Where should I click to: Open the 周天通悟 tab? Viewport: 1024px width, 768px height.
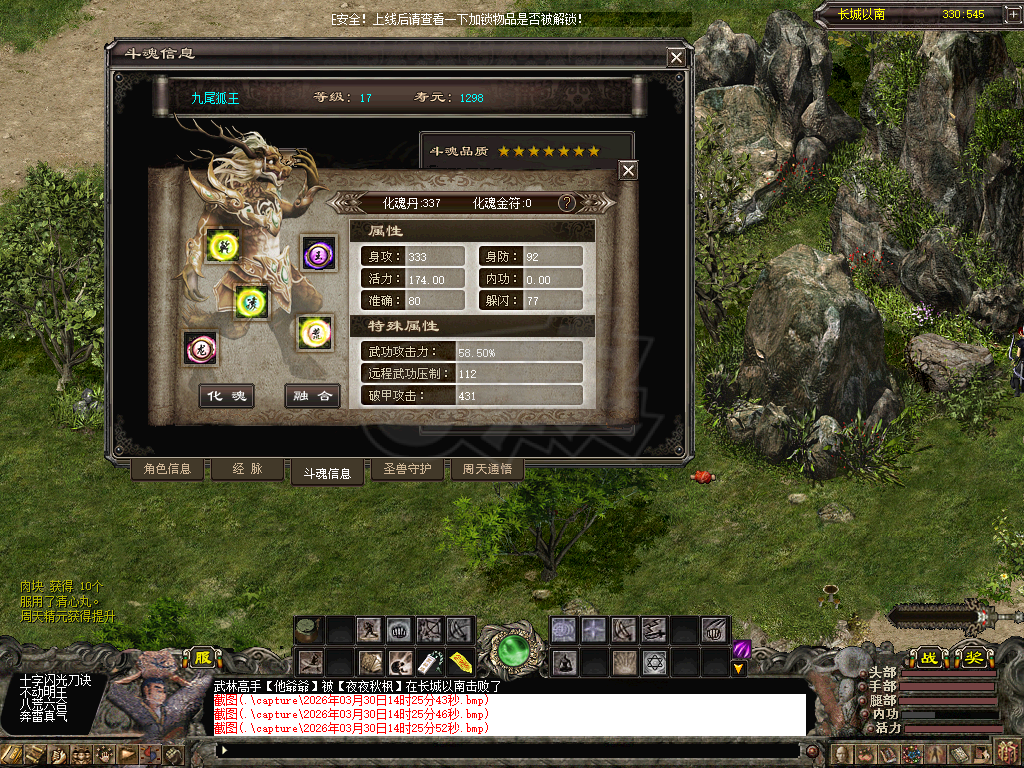[x=487, y=468]
